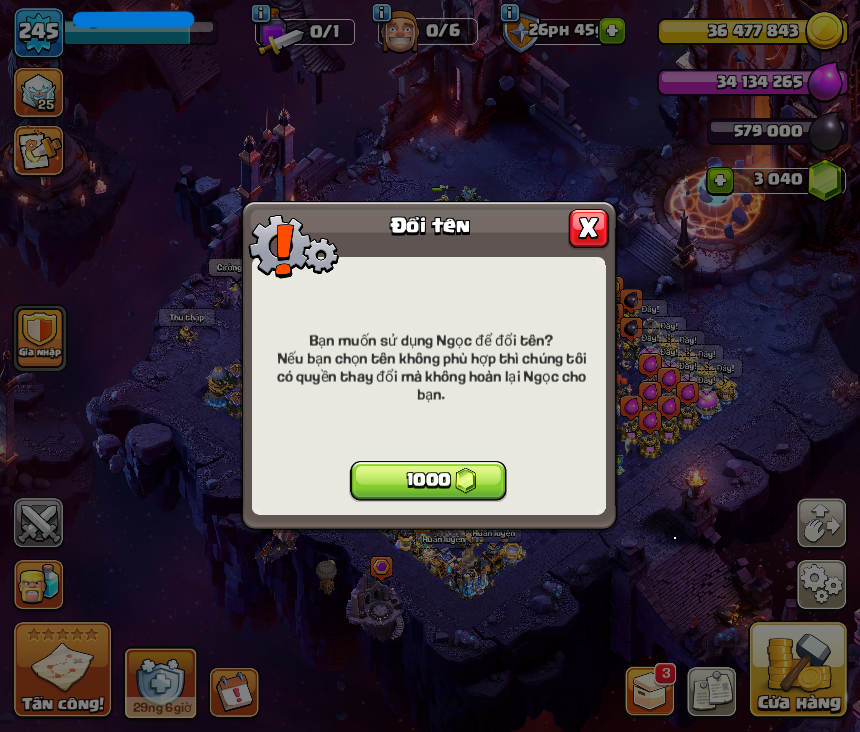
Task: Open the calendar events icon
Action: (x=233, y=692)
